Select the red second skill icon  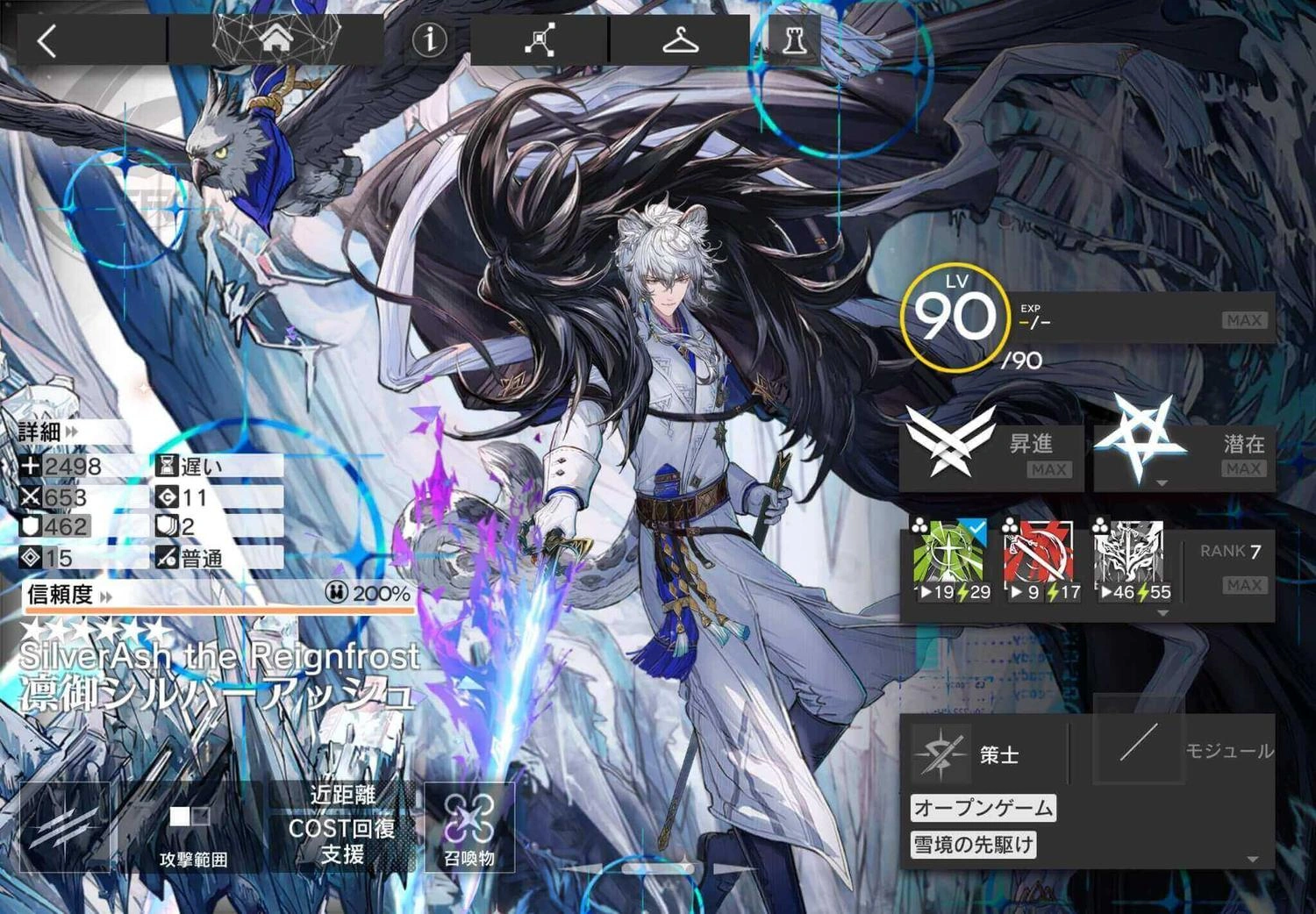tap(1041, 553)
